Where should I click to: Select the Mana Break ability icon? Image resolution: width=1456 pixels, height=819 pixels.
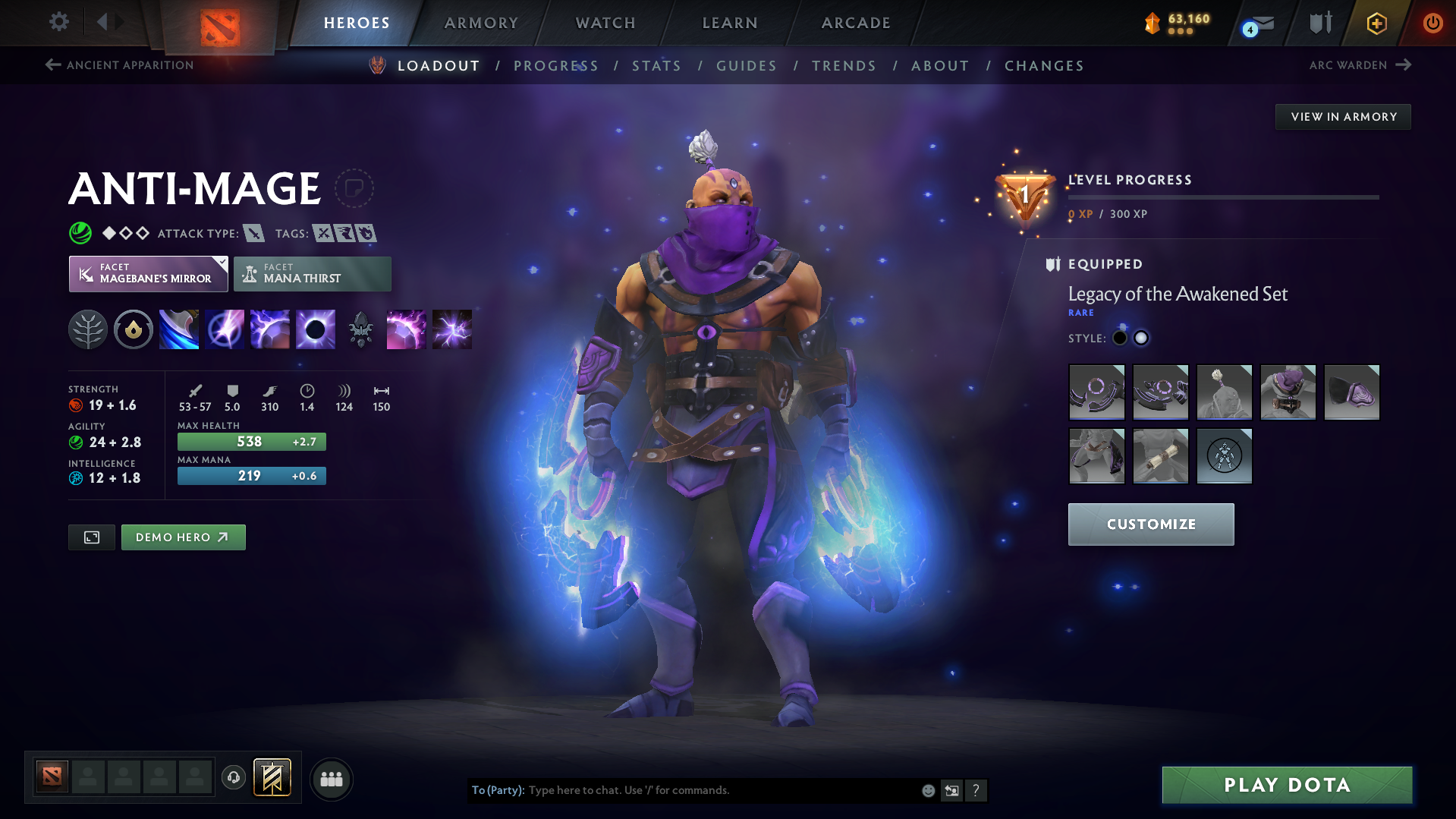[x=178, y=329]
